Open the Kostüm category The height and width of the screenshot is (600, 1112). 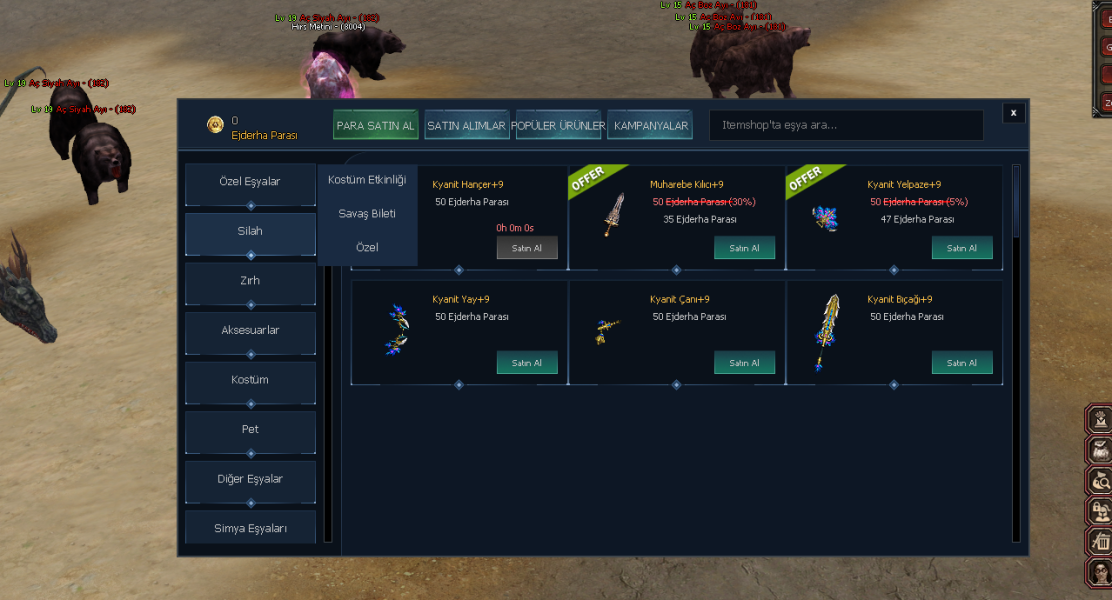click(250, 380)
